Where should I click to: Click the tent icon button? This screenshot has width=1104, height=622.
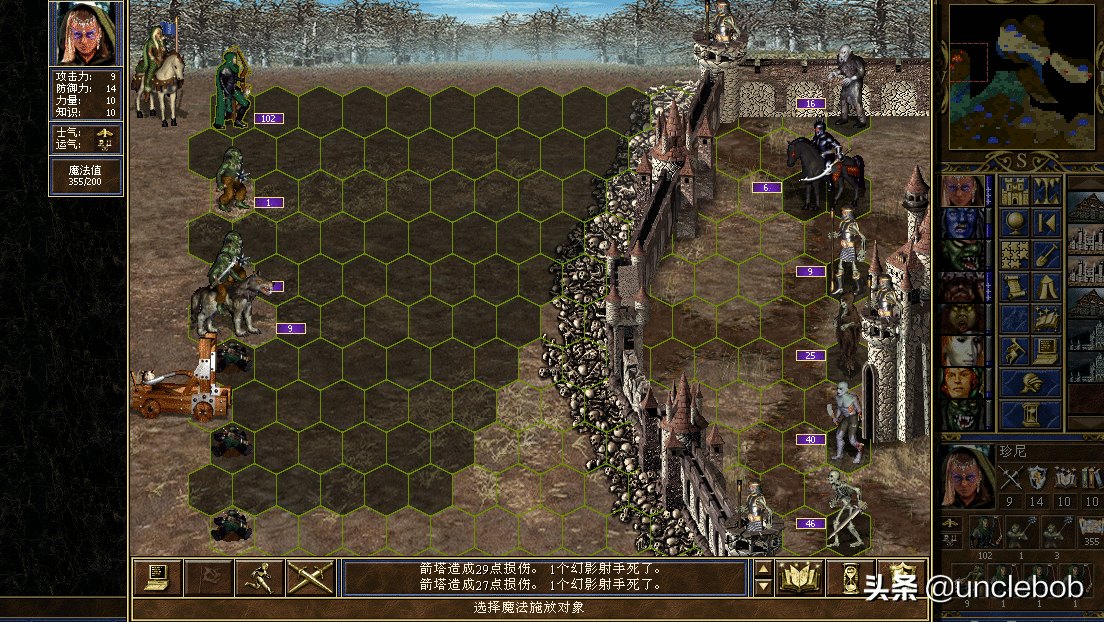coord(1047,286)
